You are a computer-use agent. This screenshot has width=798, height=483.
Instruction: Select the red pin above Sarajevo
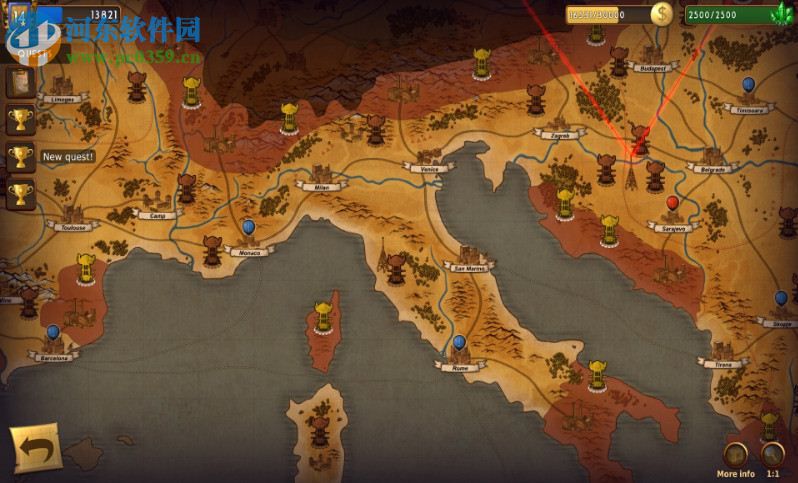[672, 205]
